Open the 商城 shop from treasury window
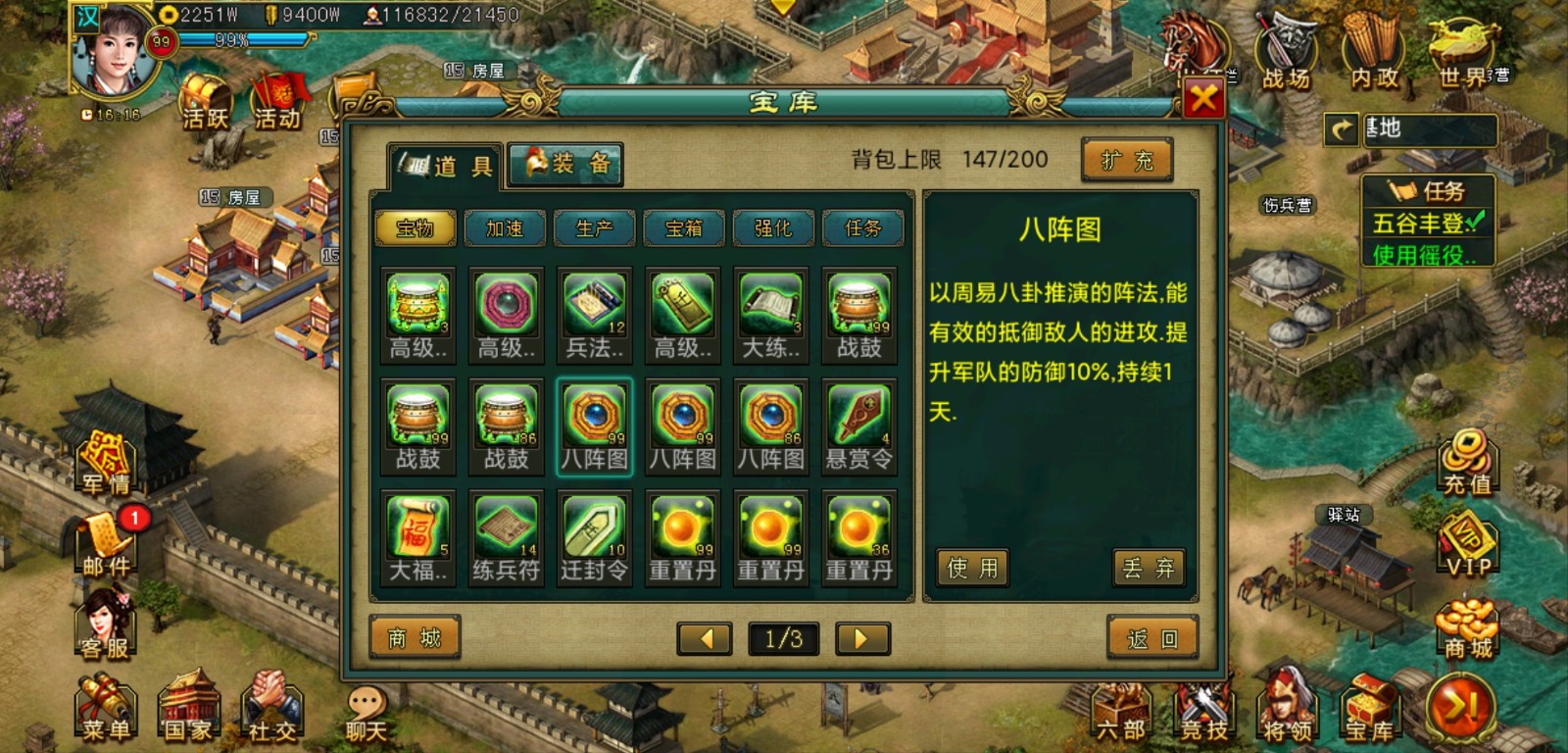Image resolution: width=1568 pixels, height=753 pixels. click(415, 639)
